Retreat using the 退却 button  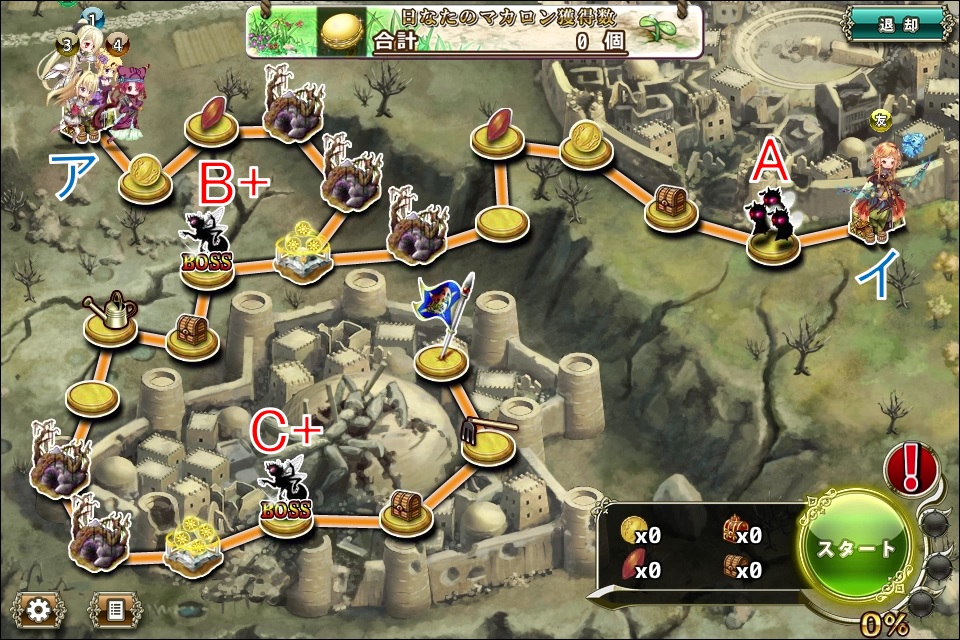895,24
